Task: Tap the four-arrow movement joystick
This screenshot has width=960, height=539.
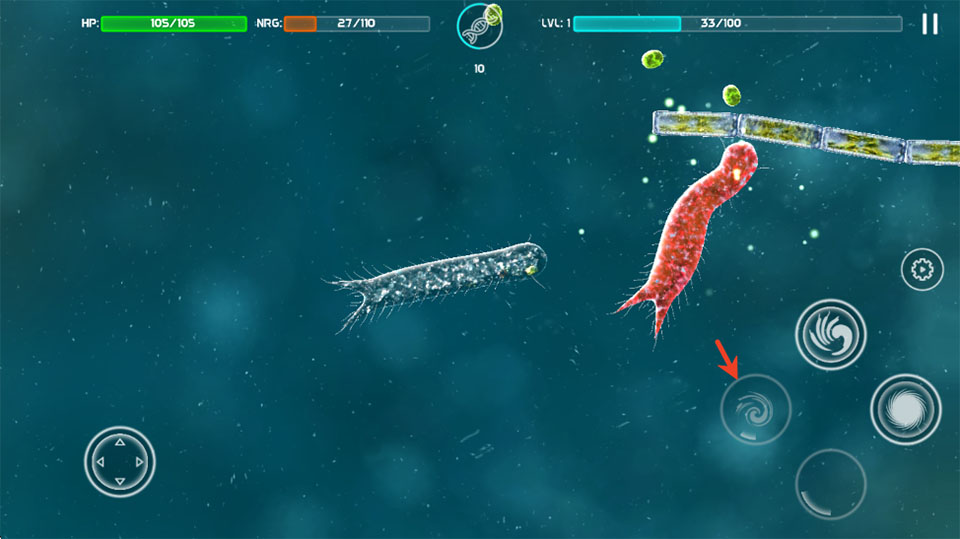Action: (120, 461)
